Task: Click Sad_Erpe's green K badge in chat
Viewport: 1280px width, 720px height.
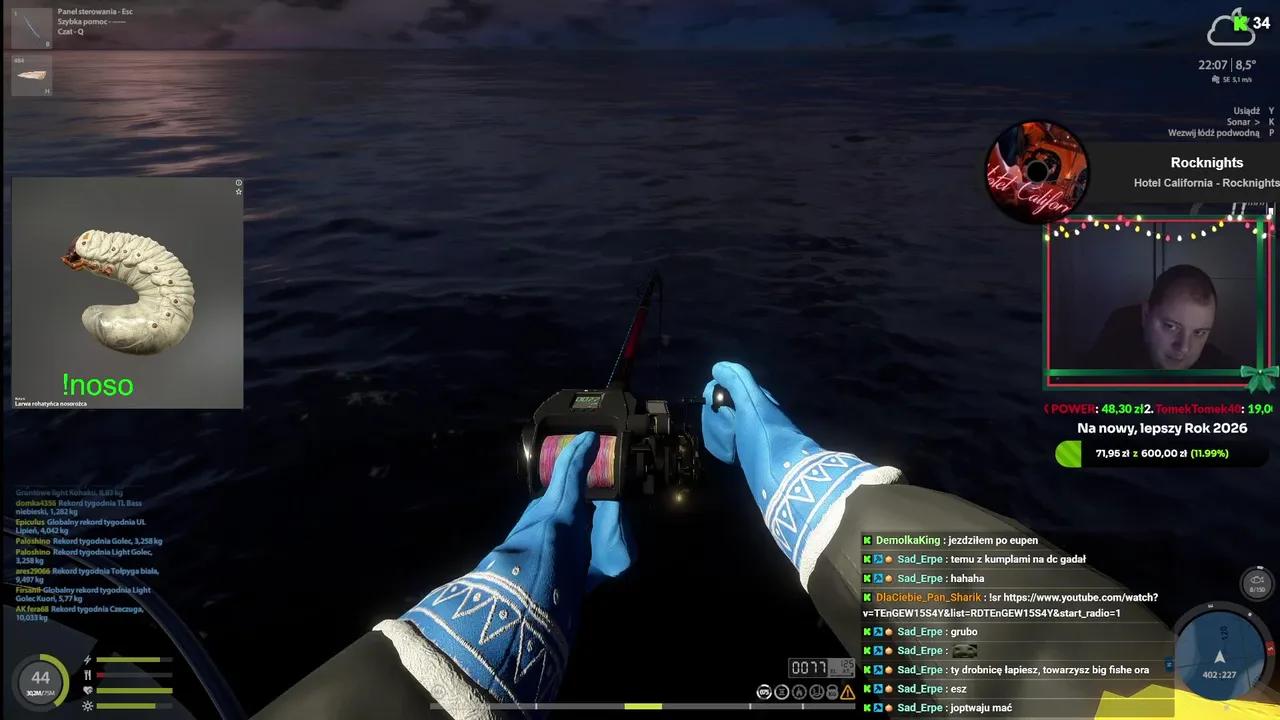Action: click(867, 559)
